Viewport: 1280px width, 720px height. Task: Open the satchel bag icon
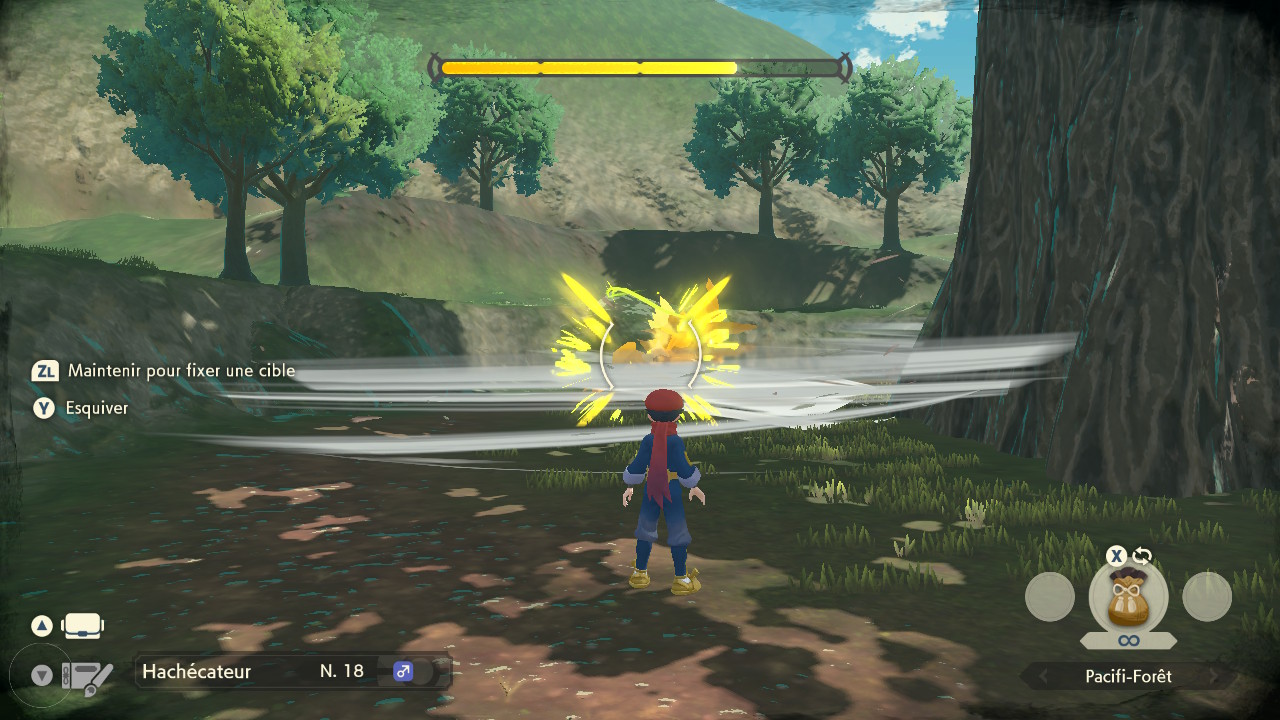83,627
